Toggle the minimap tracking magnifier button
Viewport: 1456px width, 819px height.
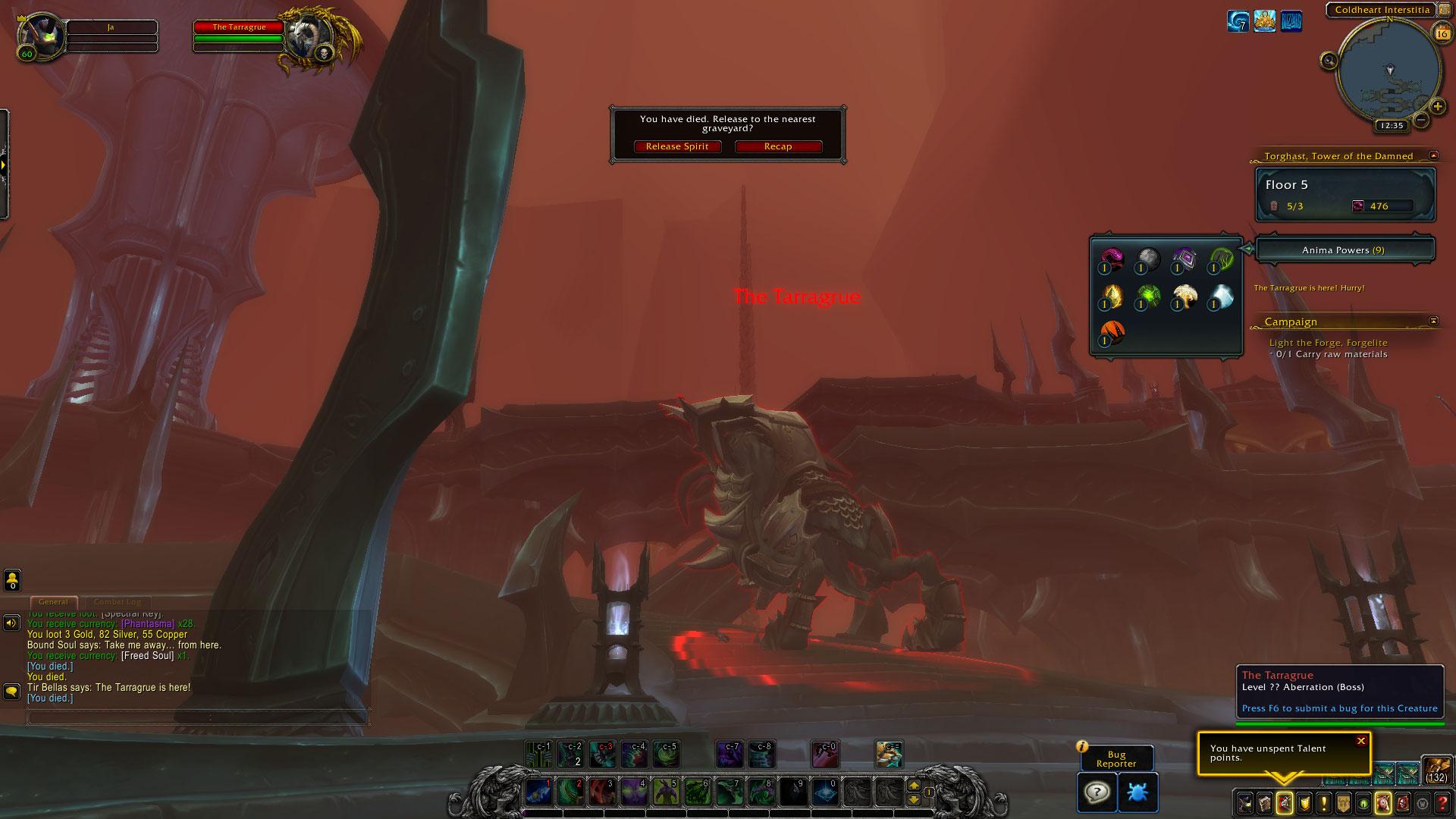pos(1329,61)
